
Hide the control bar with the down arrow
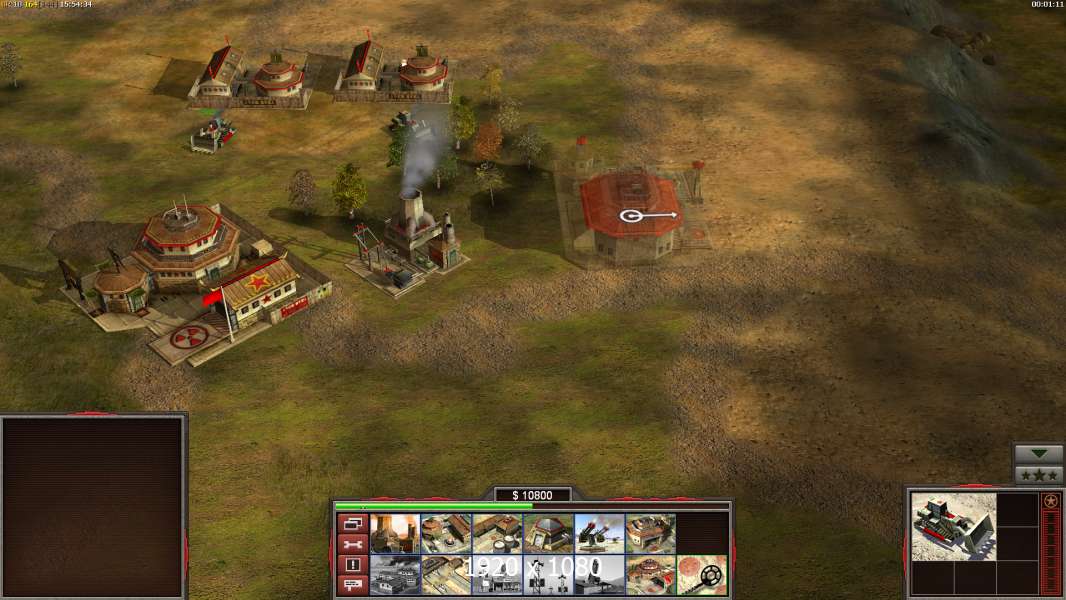coord(1039,454)
